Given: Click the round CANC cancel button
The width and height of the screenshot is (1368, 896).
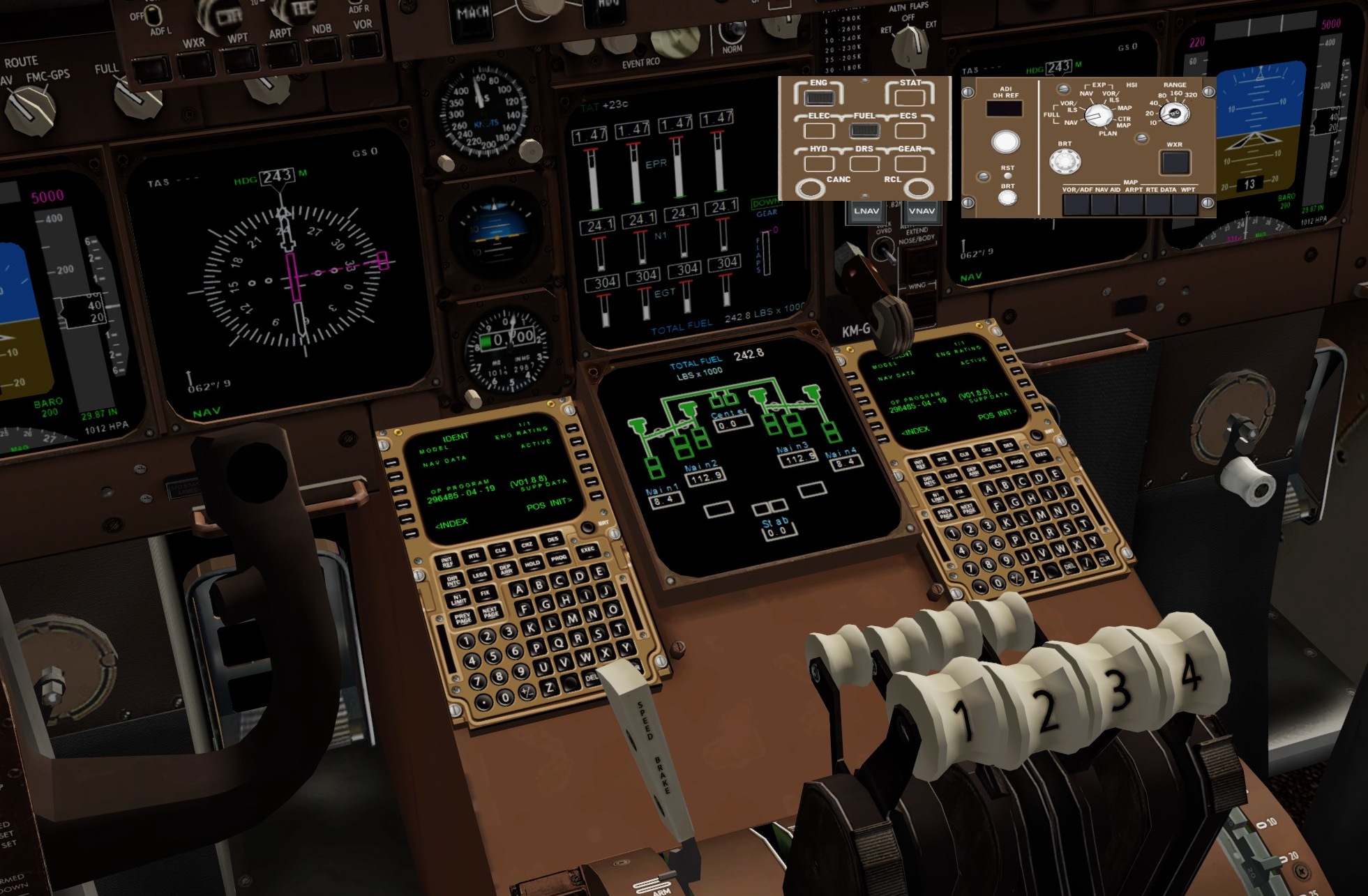Looking at the screenshot, I should coord(810,188).
